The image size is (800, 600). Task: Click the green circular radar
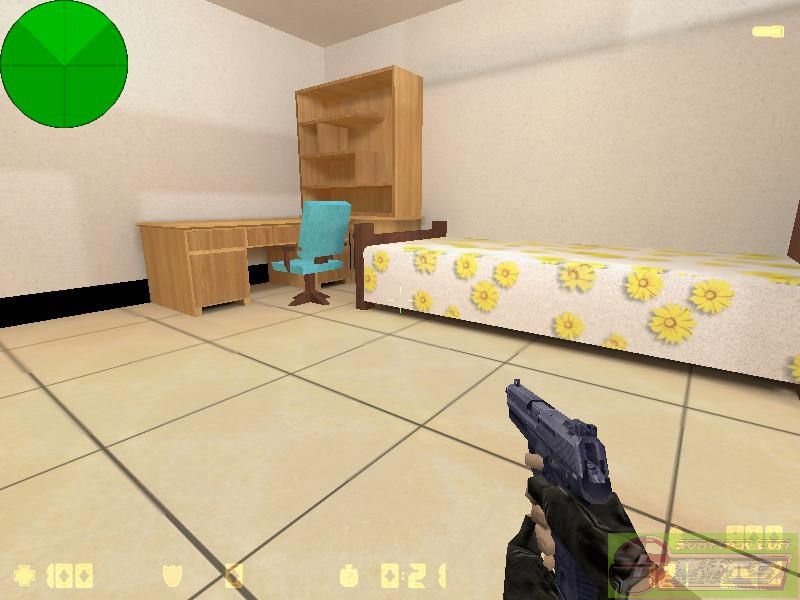(x=64, y=64)
